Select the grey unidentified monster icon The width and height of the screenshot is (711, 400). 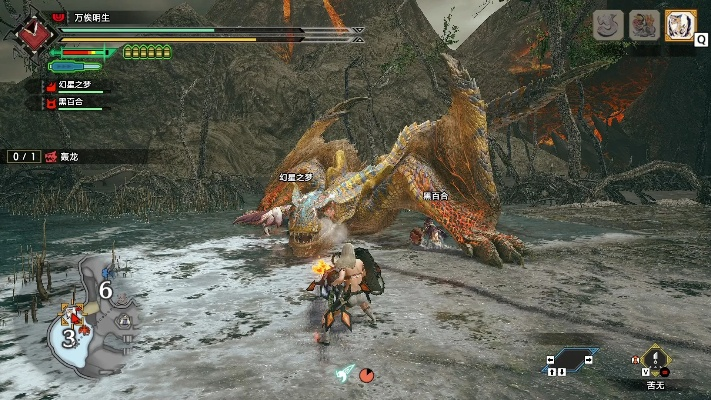point(609,25)
